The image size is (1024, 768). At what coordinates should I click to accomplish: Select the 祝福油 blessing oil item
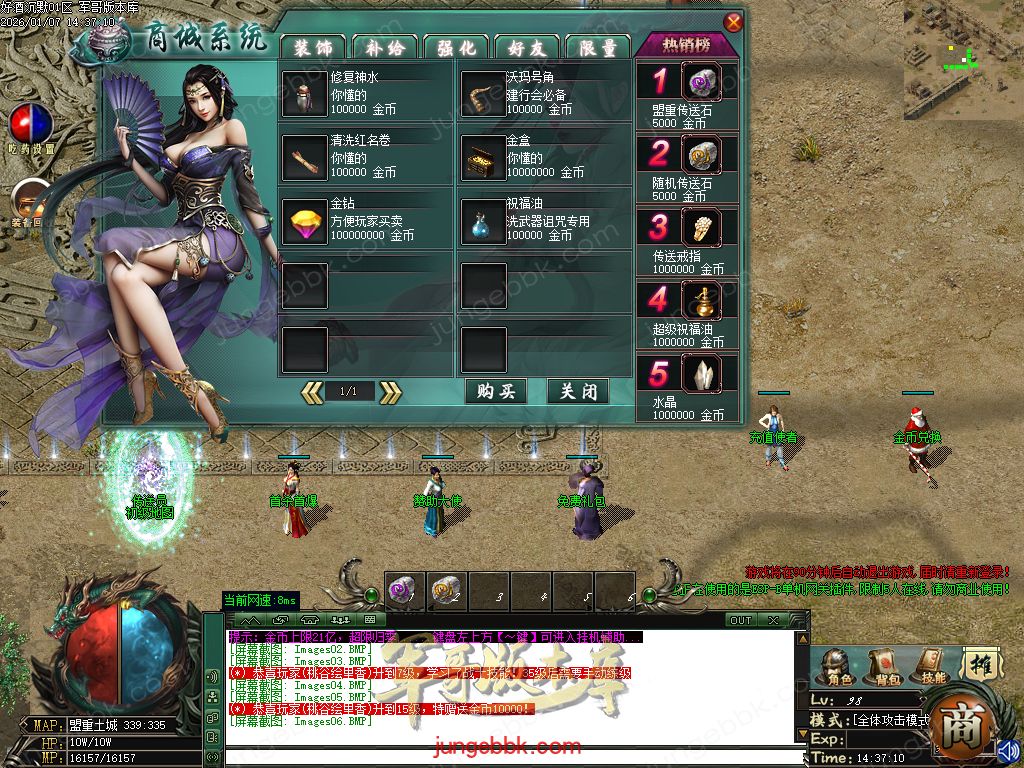tap(482, 220)
